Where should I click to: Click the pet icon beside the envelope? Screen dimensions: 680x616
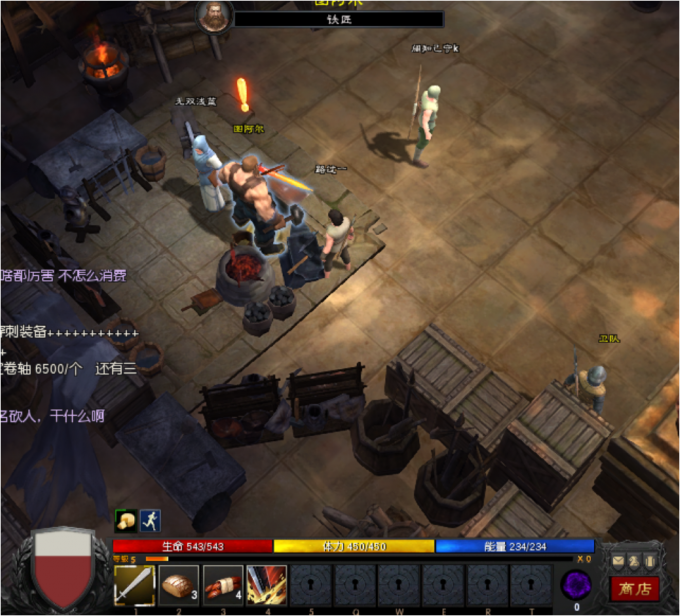634,561
